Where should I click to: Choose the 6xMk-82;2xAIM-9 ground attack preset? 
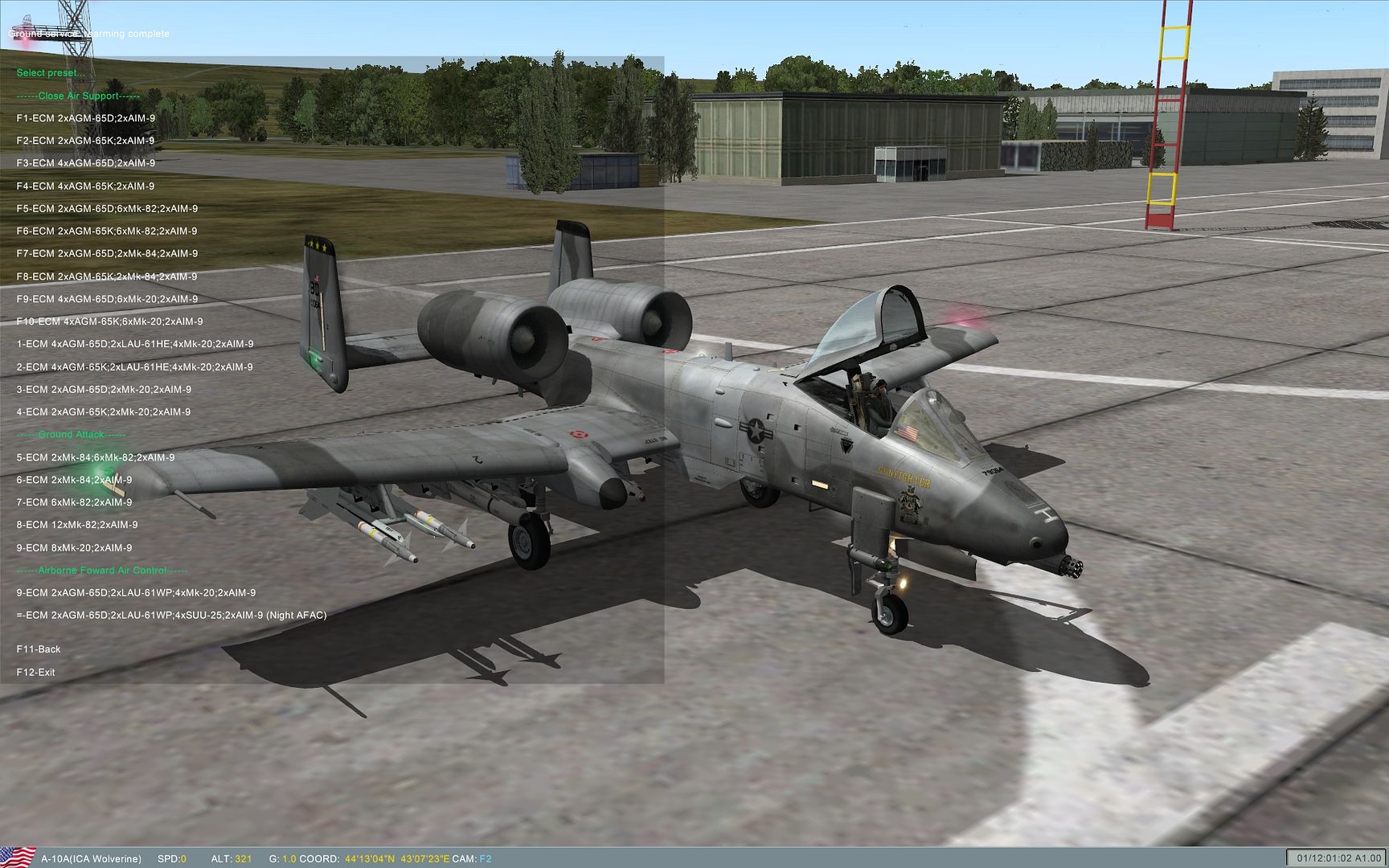[74, 502]
